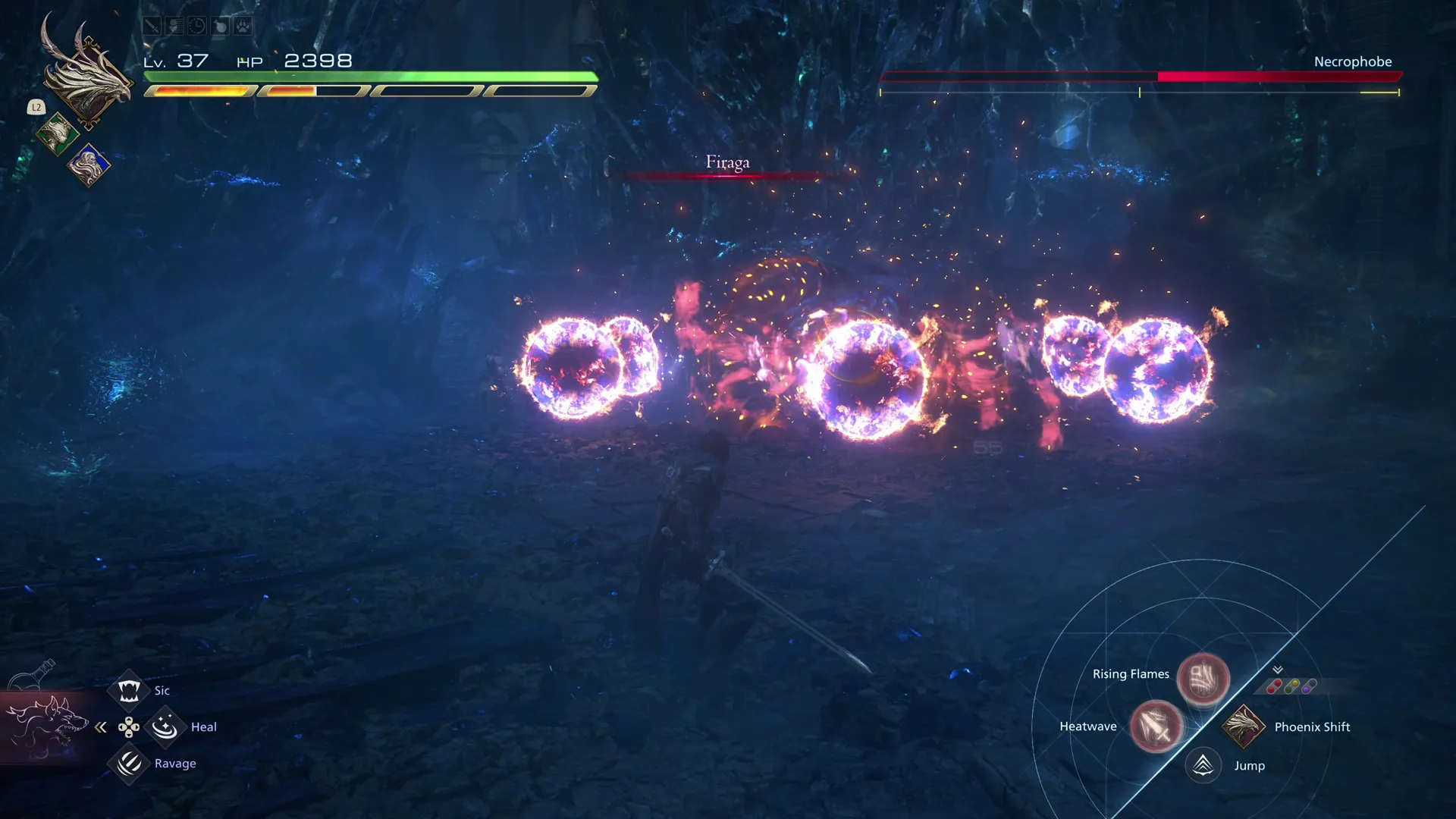Select the Ravage command for Torgal
Image resolution: width=1456 pixels, height=819 pixels.
click(130, 764)
